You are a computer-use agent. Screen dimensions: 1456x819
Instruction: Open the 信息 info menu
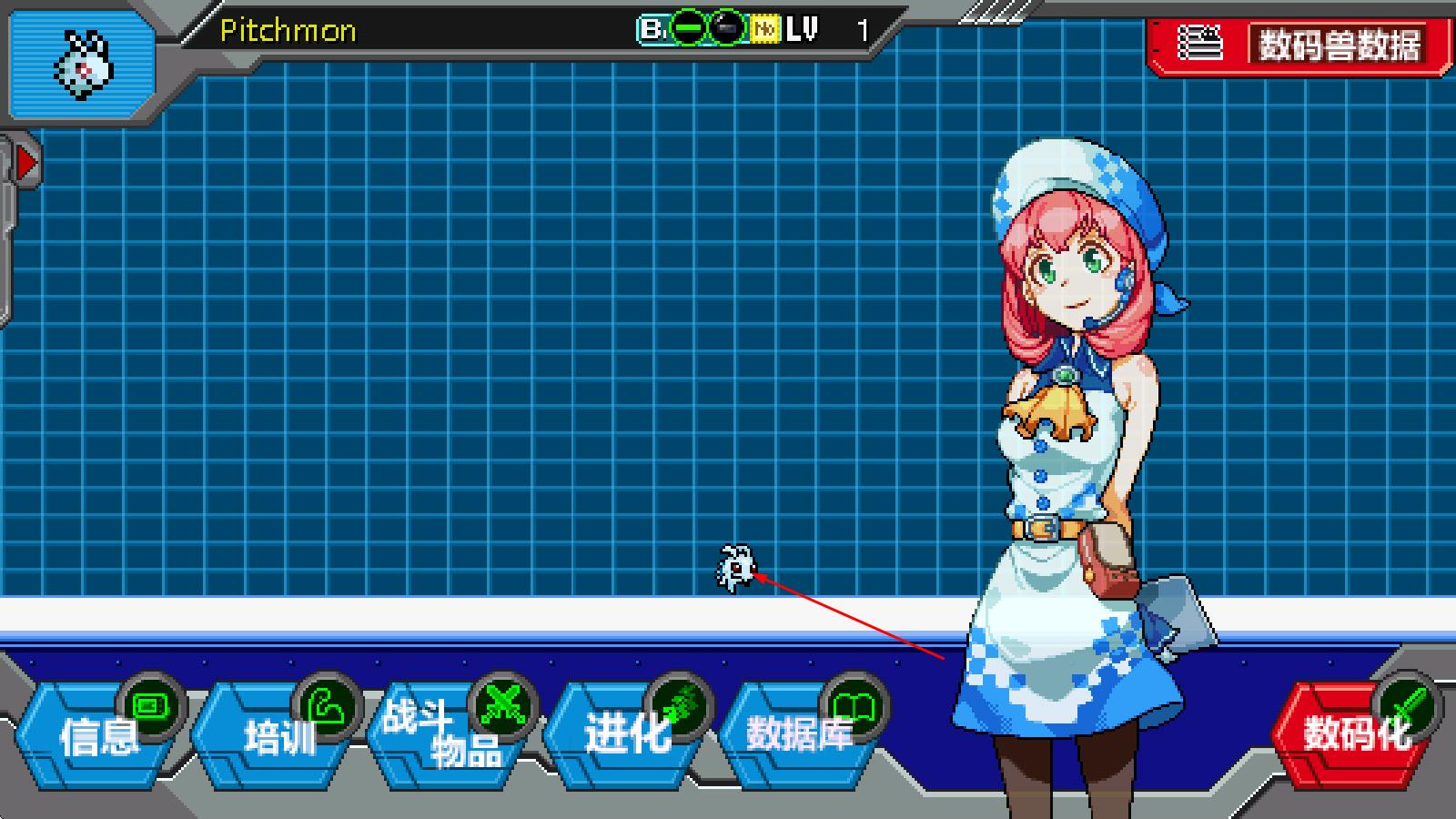coord(98,735)
